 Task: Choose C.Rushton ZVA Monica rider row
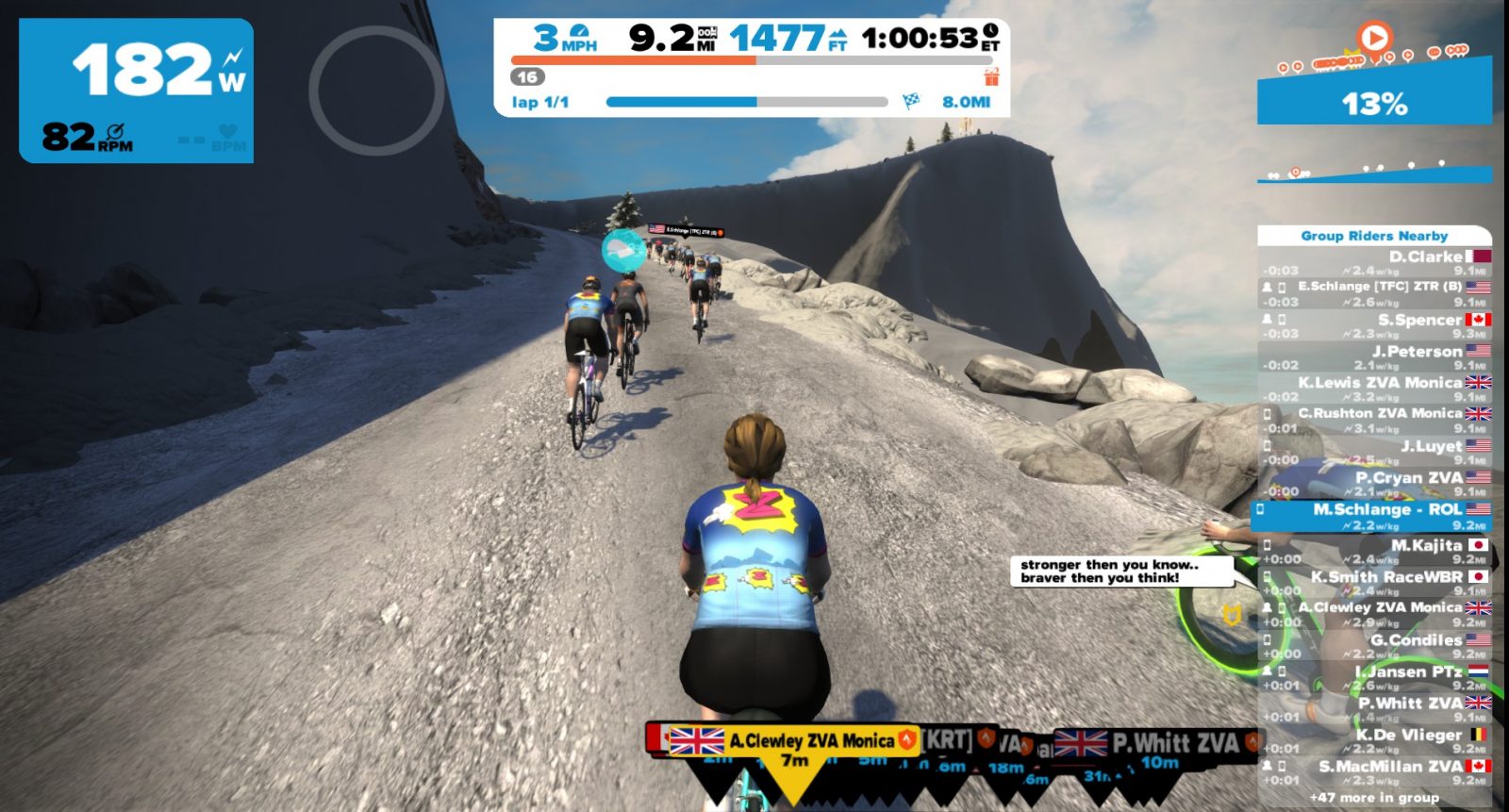pos(1375,420)
